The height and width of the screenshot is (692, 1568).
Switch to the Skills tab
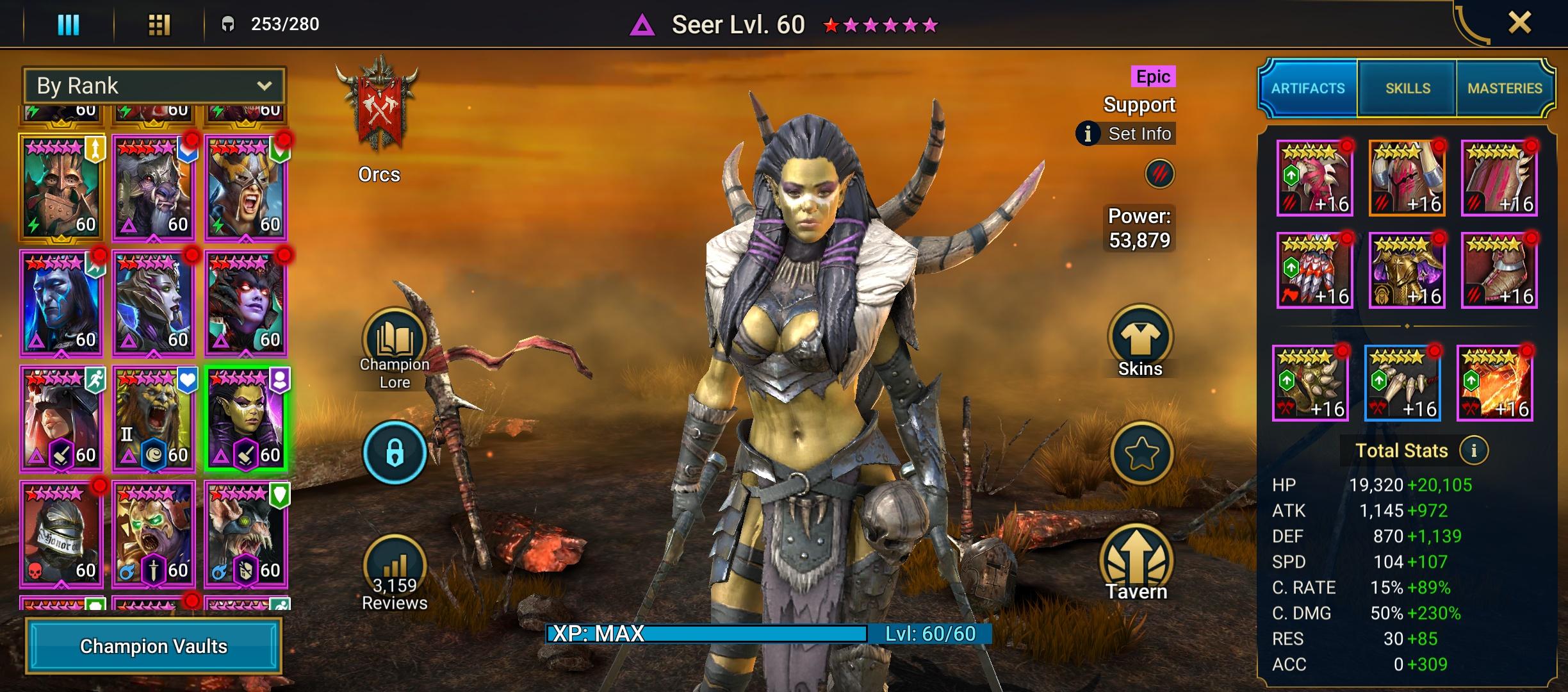point(1407,88)
